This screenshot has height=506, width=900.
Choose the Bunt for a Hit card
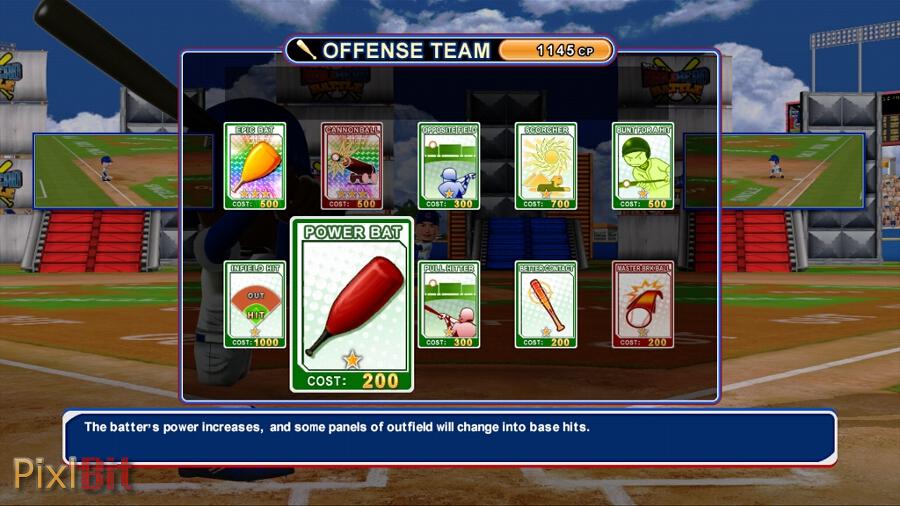[642, 166]
